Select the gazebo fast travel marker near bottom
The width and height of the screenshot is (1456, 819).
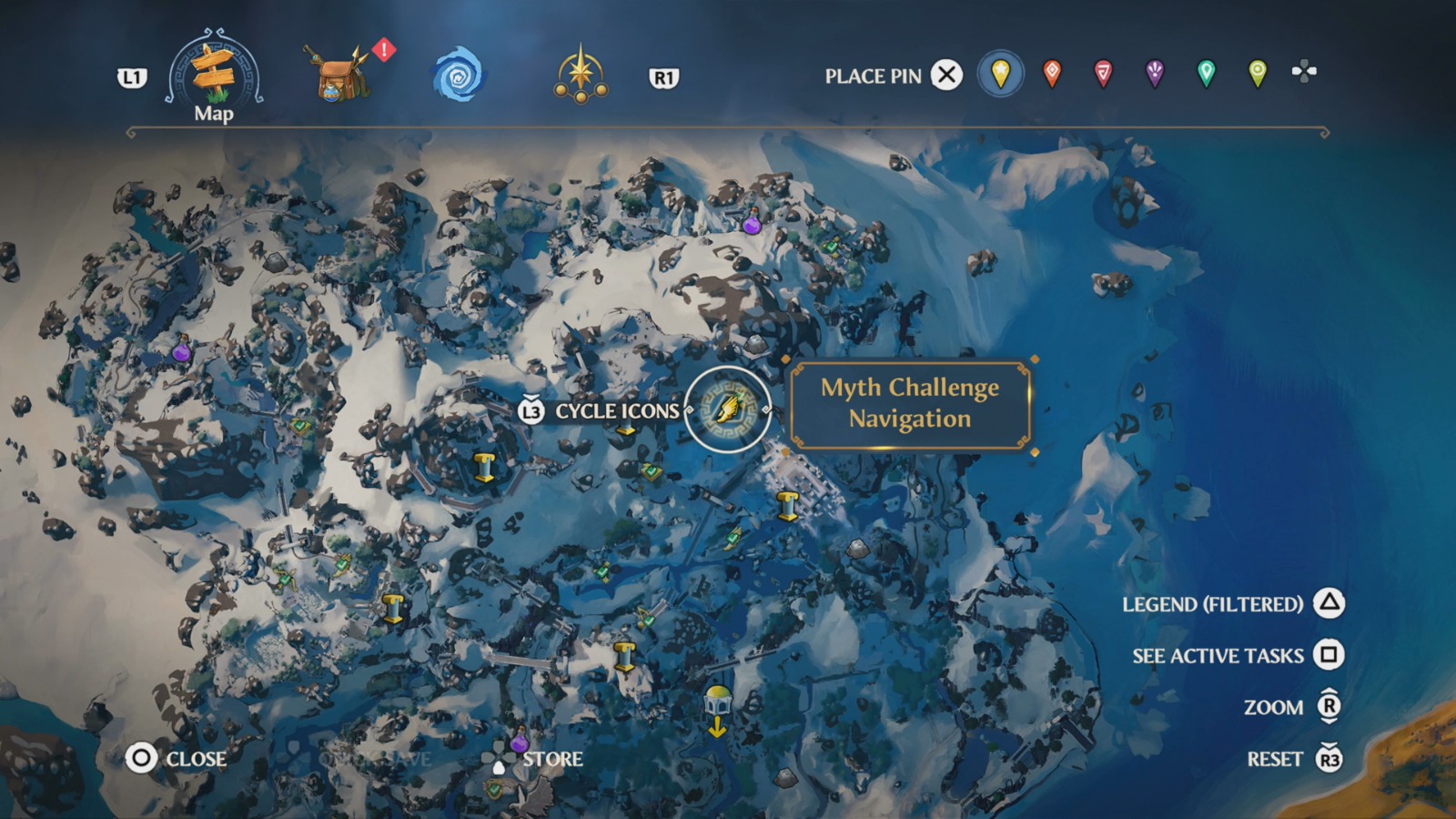click(718, 701)
